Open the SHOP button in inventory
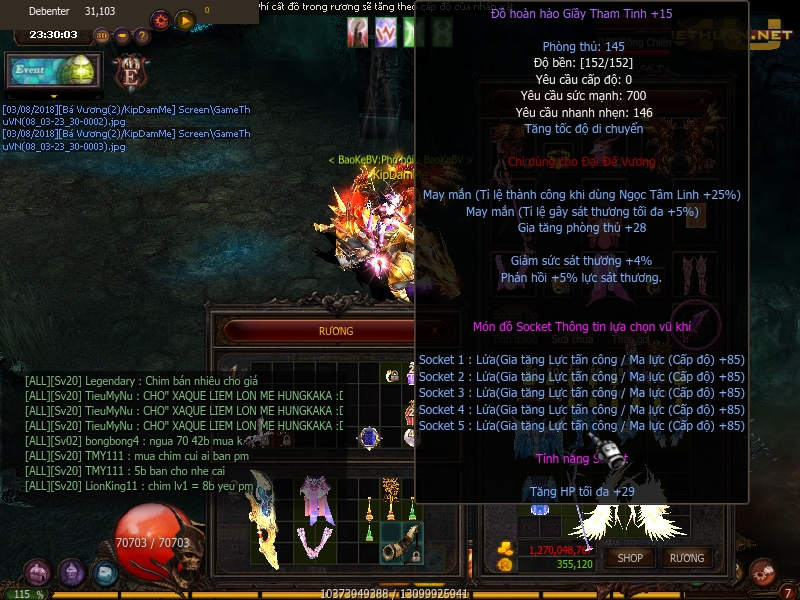800x600 pixels. point(630,558)
